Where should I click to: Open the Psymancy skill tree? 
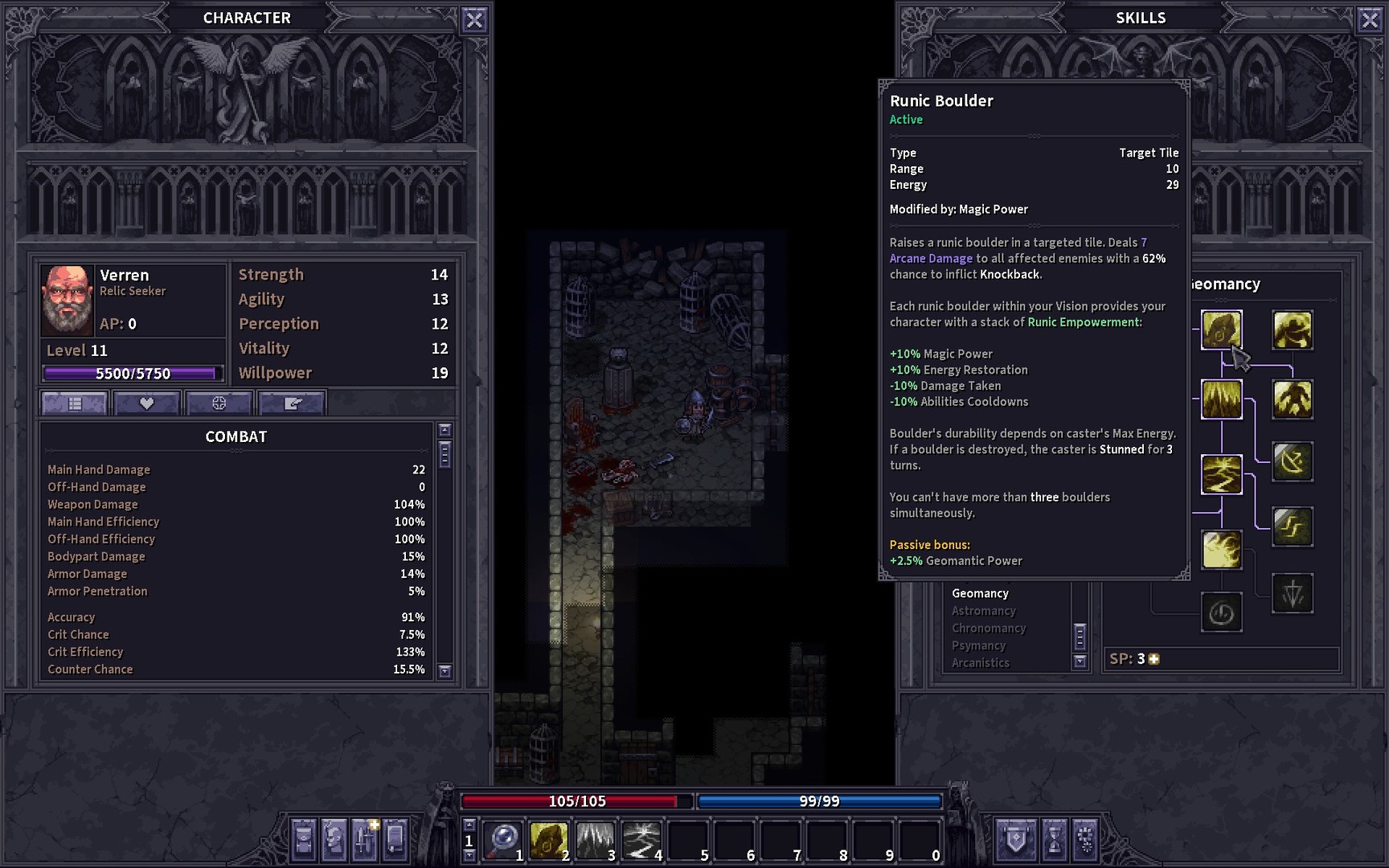click(x=978, y=645)
